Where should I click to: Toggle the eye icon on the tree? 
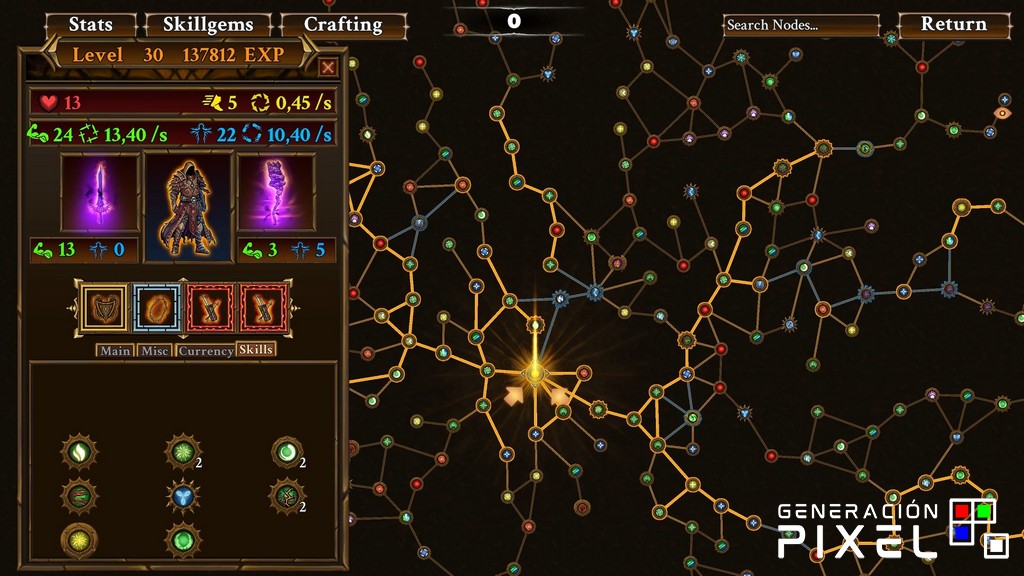click(1003, 112)
